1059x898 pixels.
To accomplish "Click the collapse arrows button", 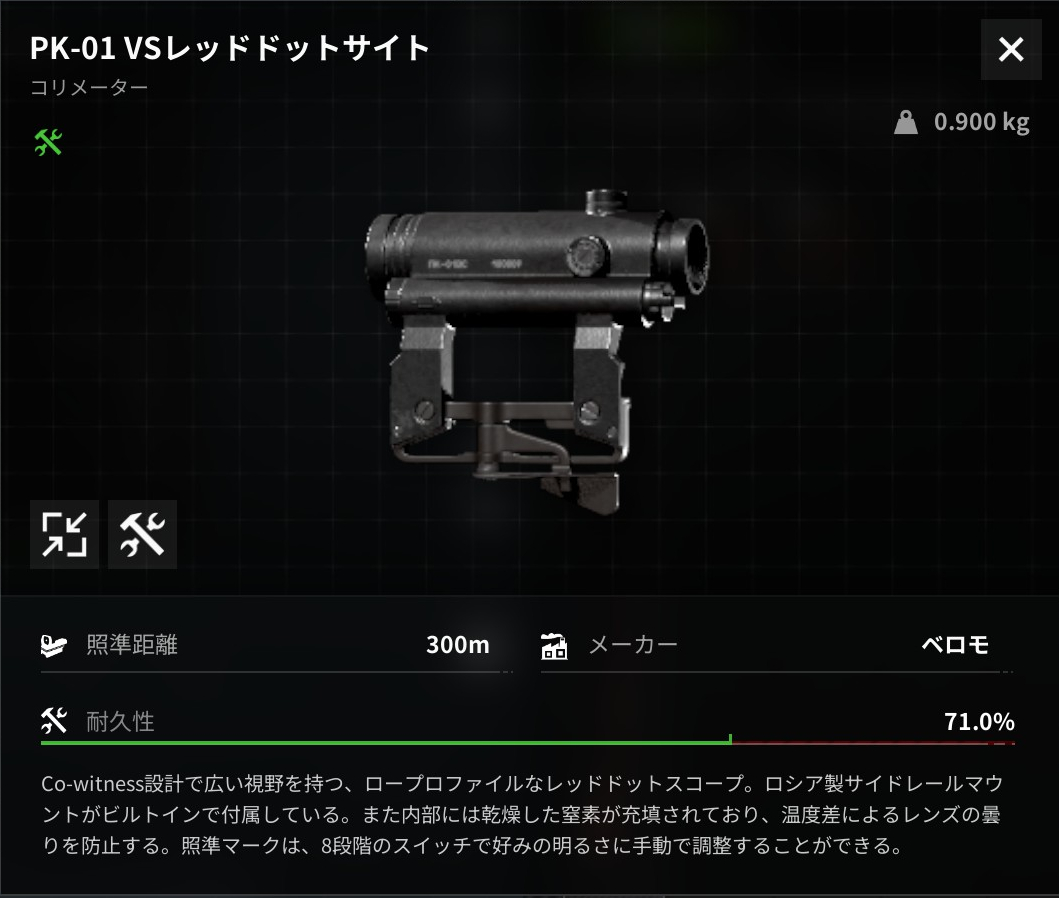I will [x=65, y=534].
